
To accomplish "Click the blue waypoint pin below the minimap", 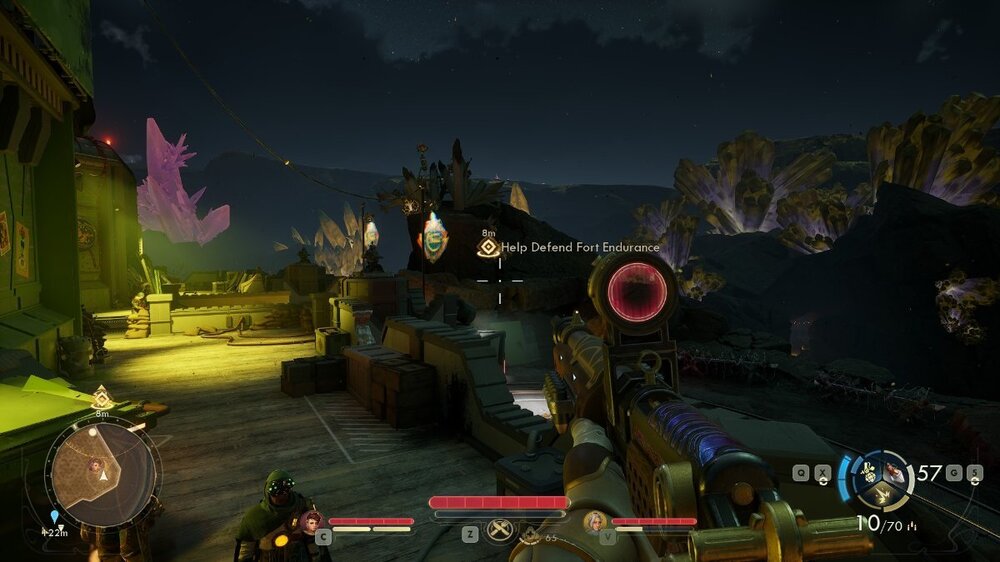I will pyautogui.click(x=54, y=517).
